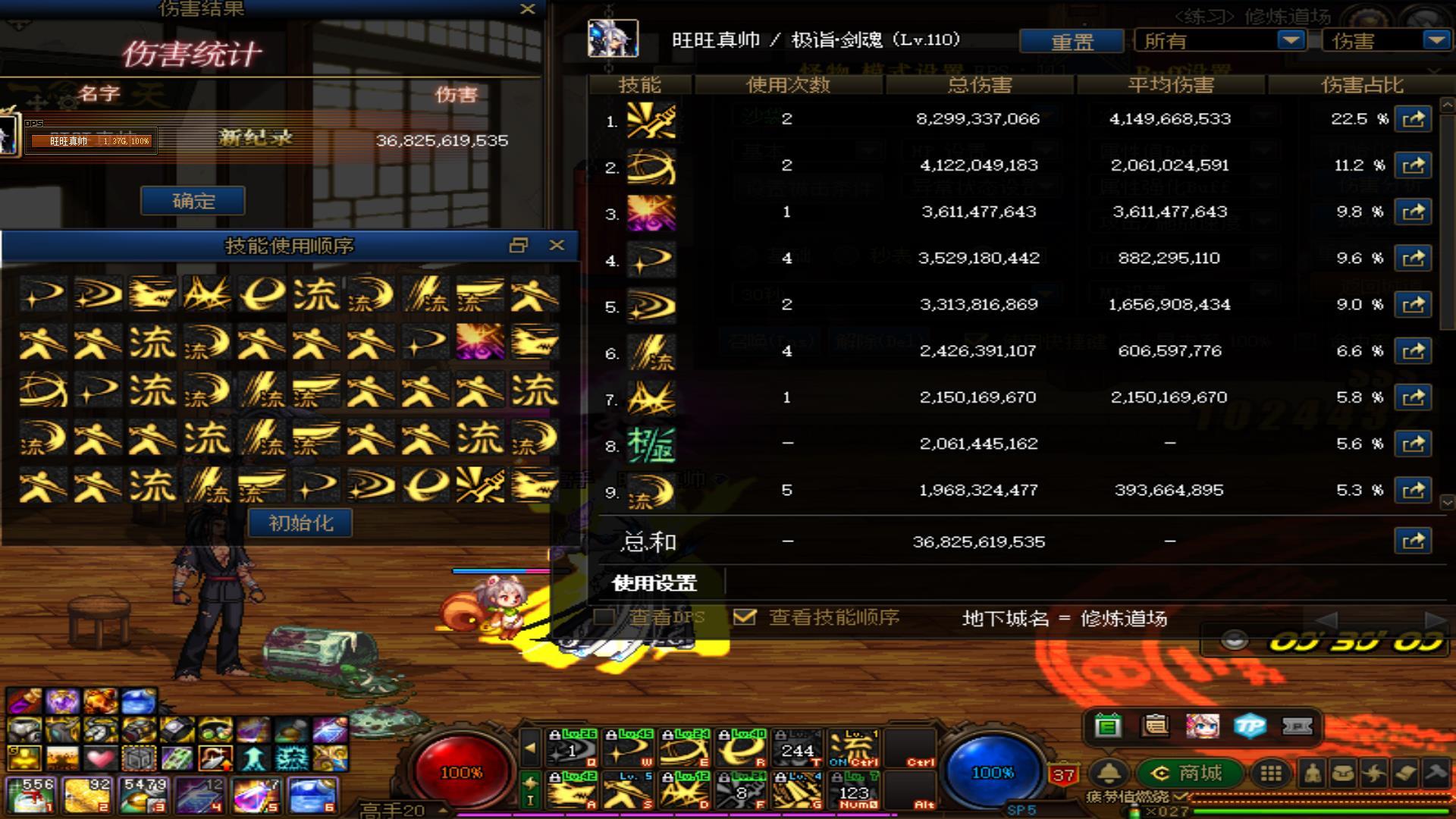Screen dimensions: 1456x819
Task: Select the first-ranked skill icon in damage table
Action: (x=651, y=120)
